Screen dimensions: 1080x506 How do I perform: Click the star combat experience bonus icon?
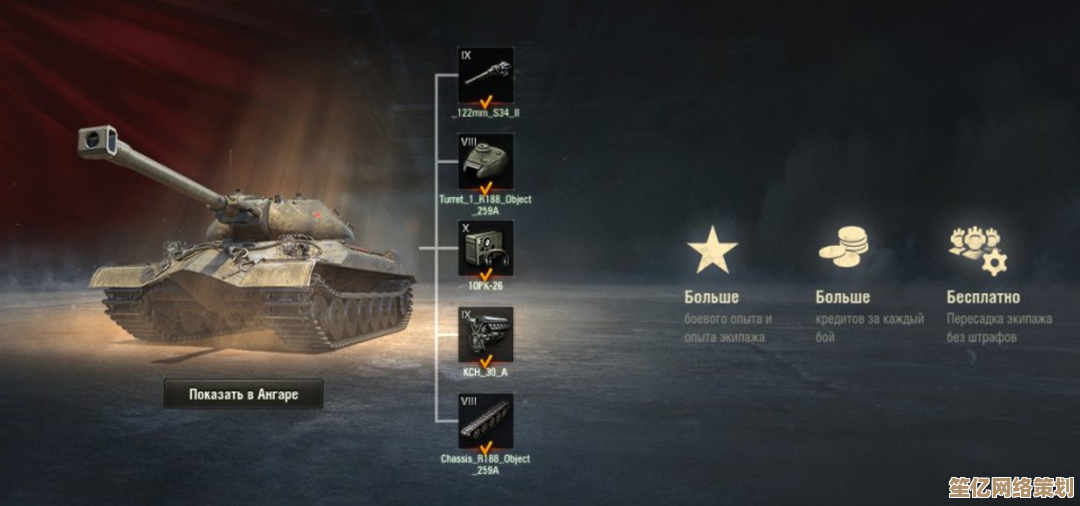pyautogui.click(x=712, y=250)
